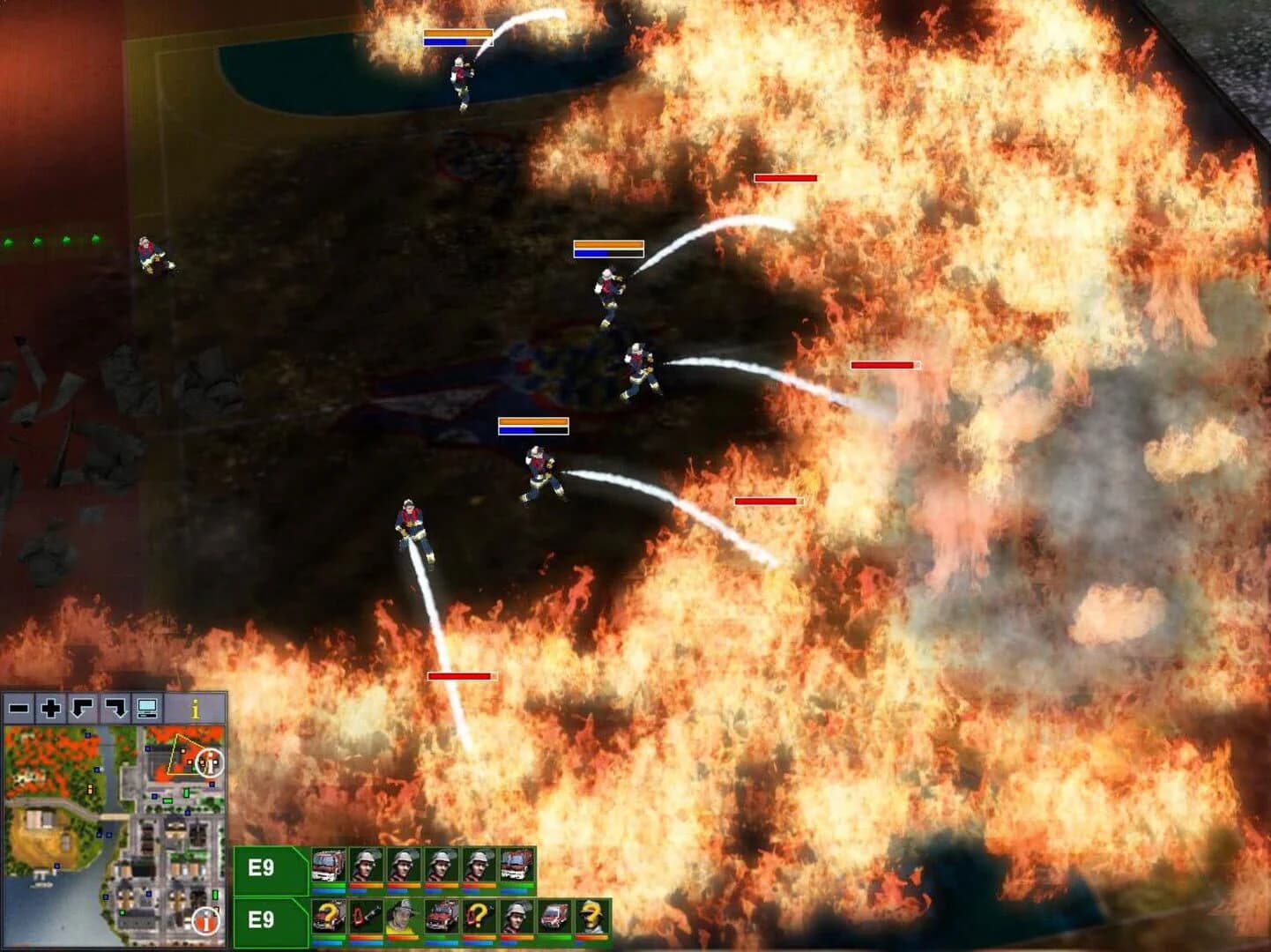Rotate the camera right using the curved arrow icon
The image size is (1271, 952).
pos(115,707)
